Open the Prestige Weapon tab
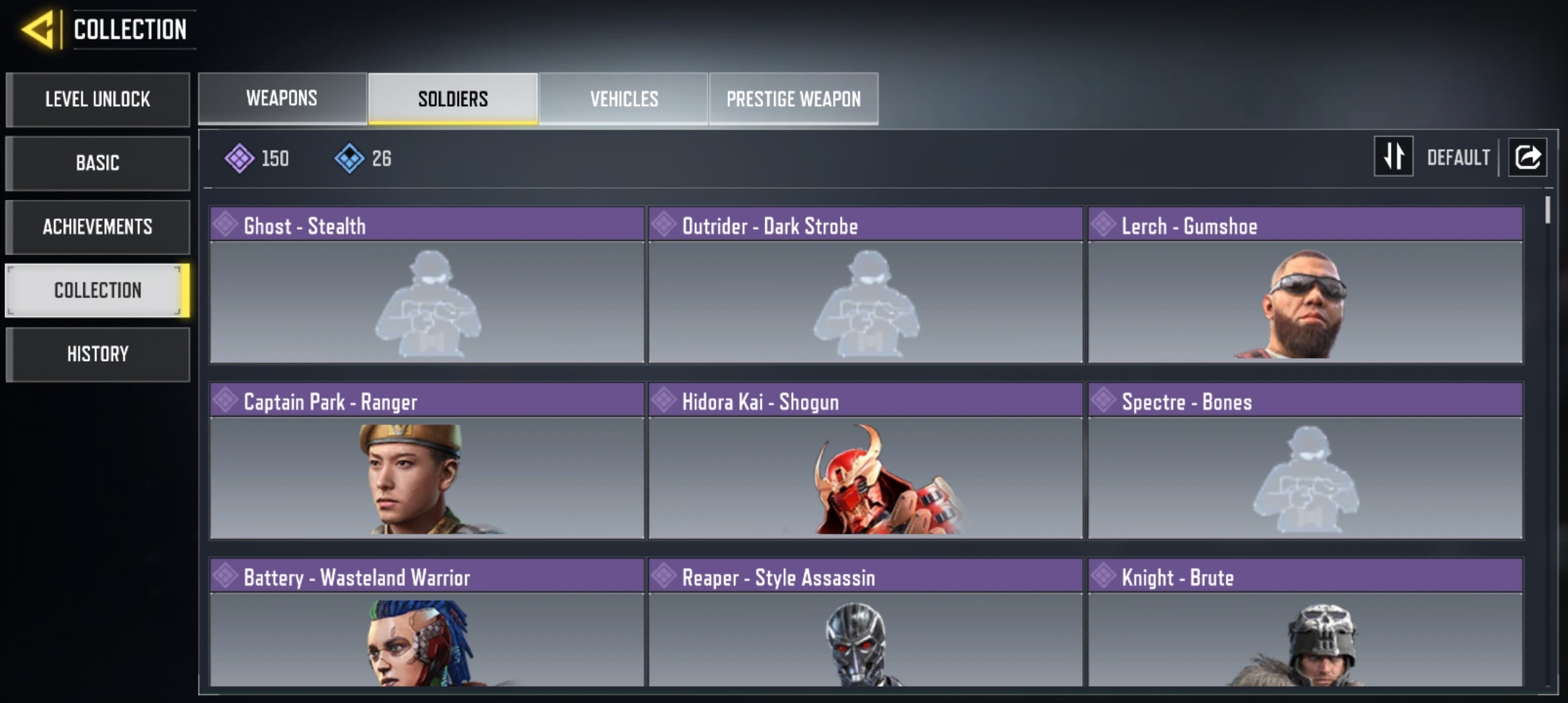The height and width of the screenshot is (703, 1568). click(x=793, y=98)
